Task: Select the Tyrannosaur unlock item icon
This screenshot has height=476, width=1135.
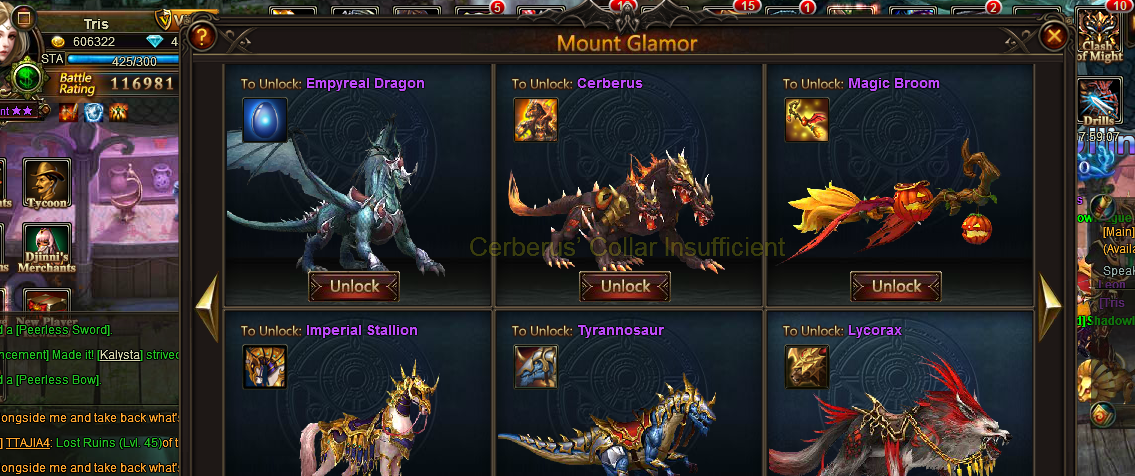Action: click(536, 366)
